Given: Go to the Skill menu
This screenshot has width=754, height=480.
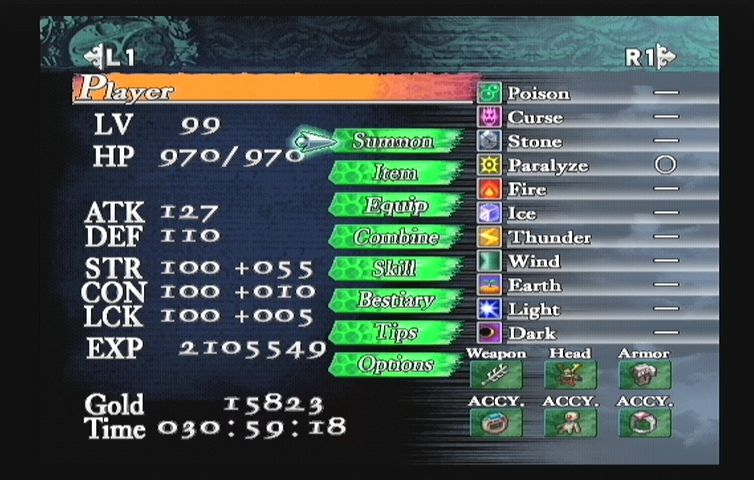Looking at the screenshot, I should tap(394, 269).
